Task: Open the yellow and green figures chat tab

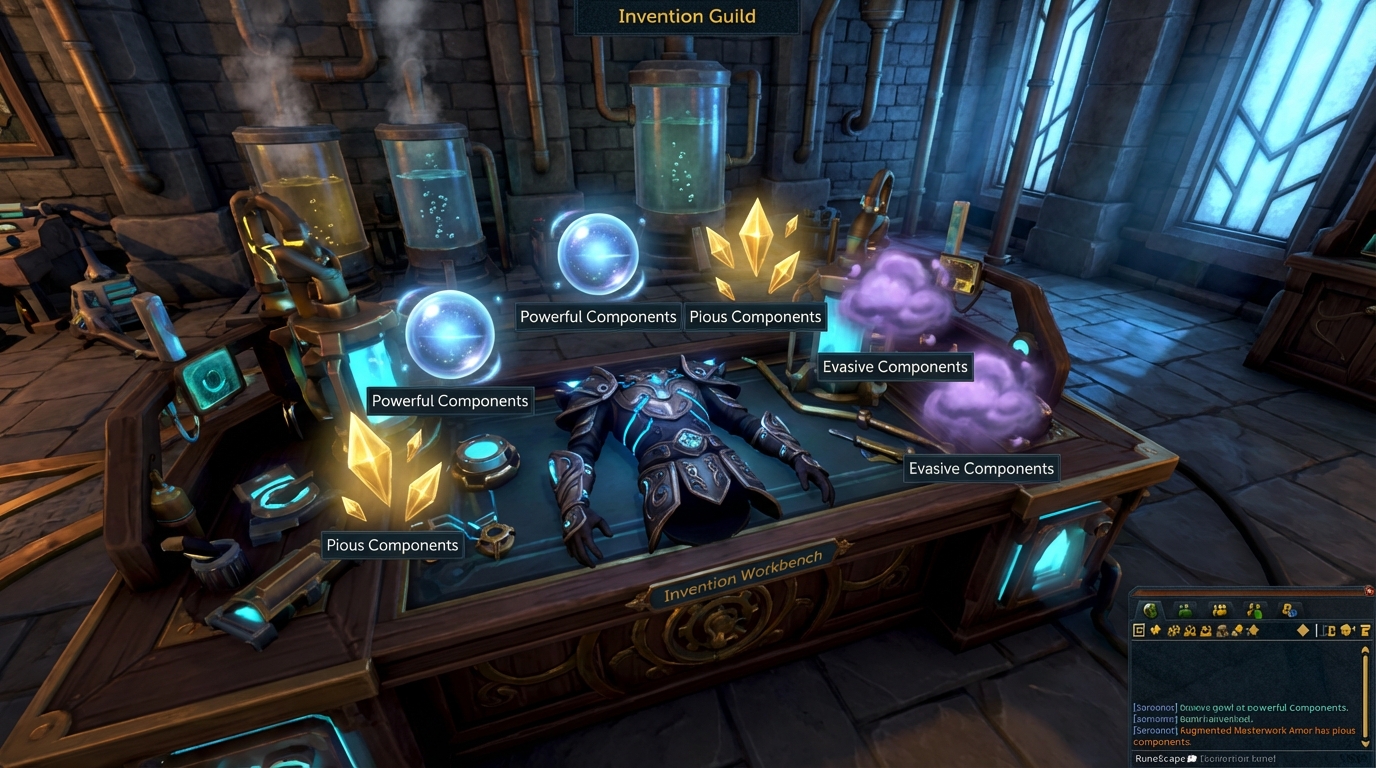Action: tap(1254, 610)
